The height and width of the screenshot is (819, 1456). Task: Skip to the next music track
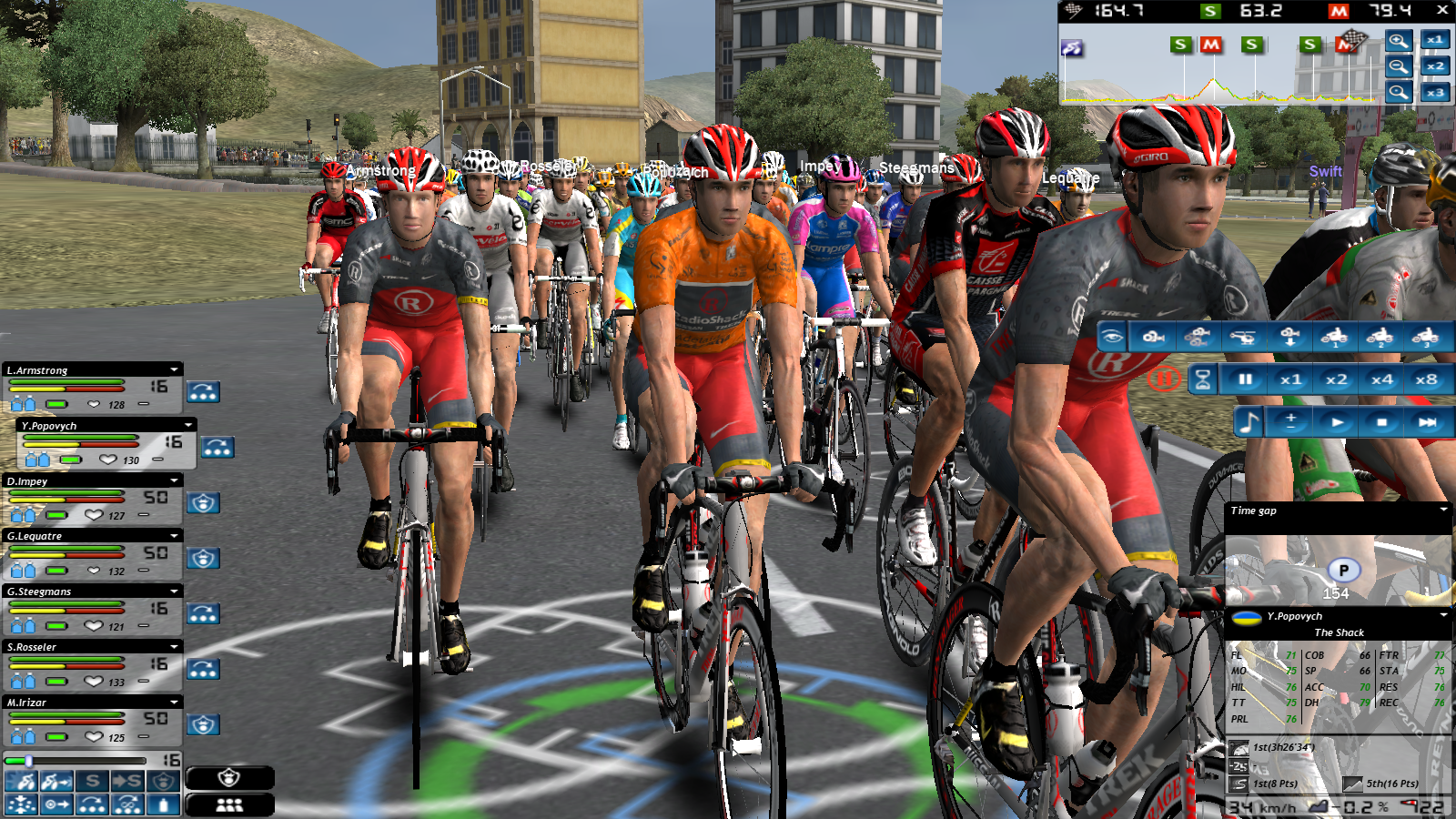1427,422
